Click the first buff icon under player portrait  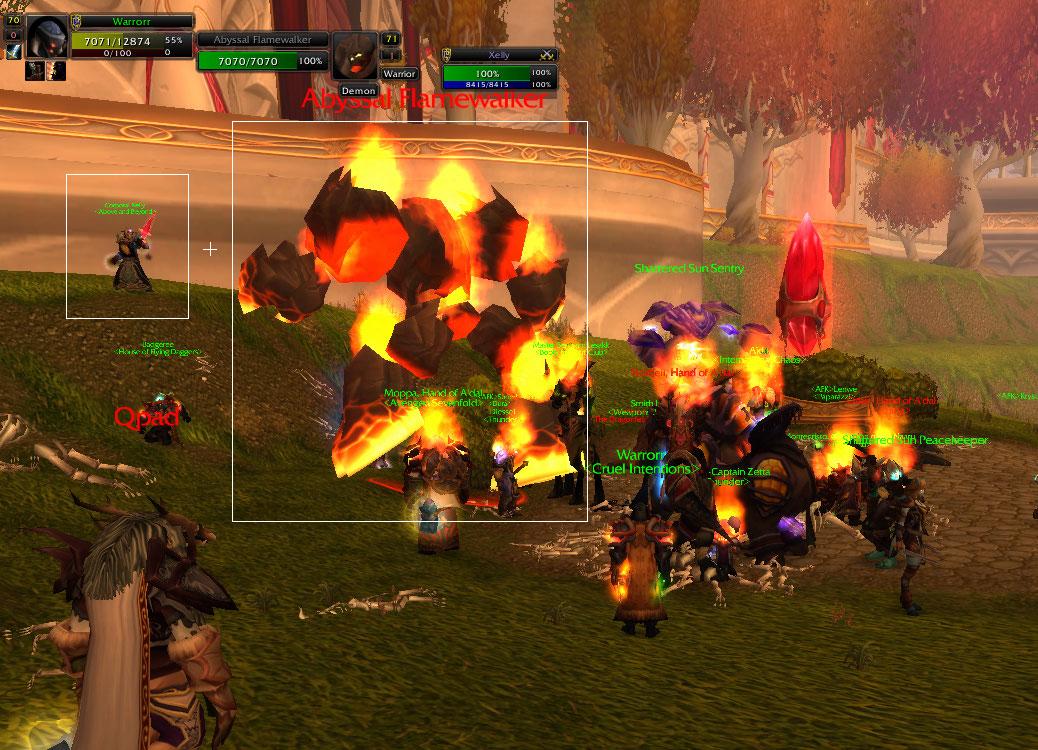tap(33, 70)
